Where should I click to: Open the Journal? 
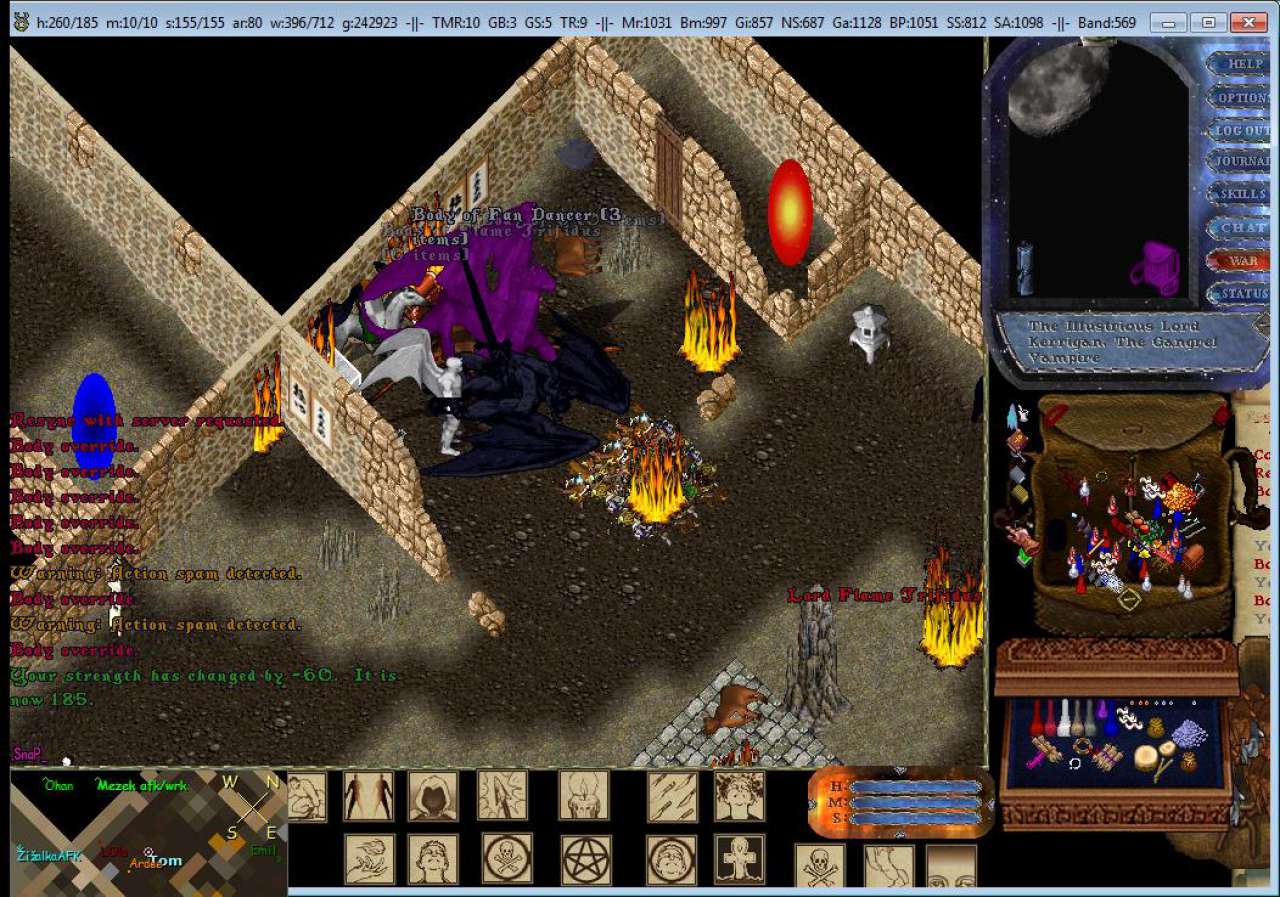tap(1242, 161)
